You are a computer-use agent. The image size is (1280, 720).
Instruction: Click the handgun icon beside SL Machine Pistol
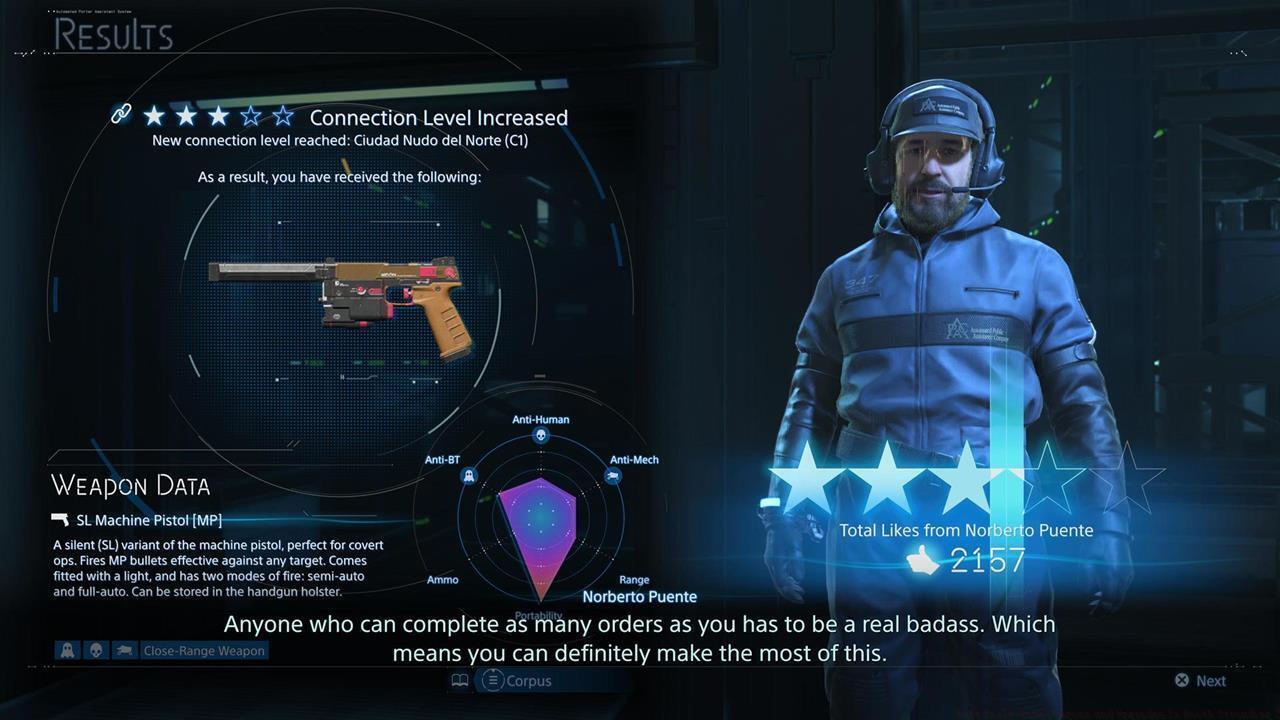pos(59,520)
